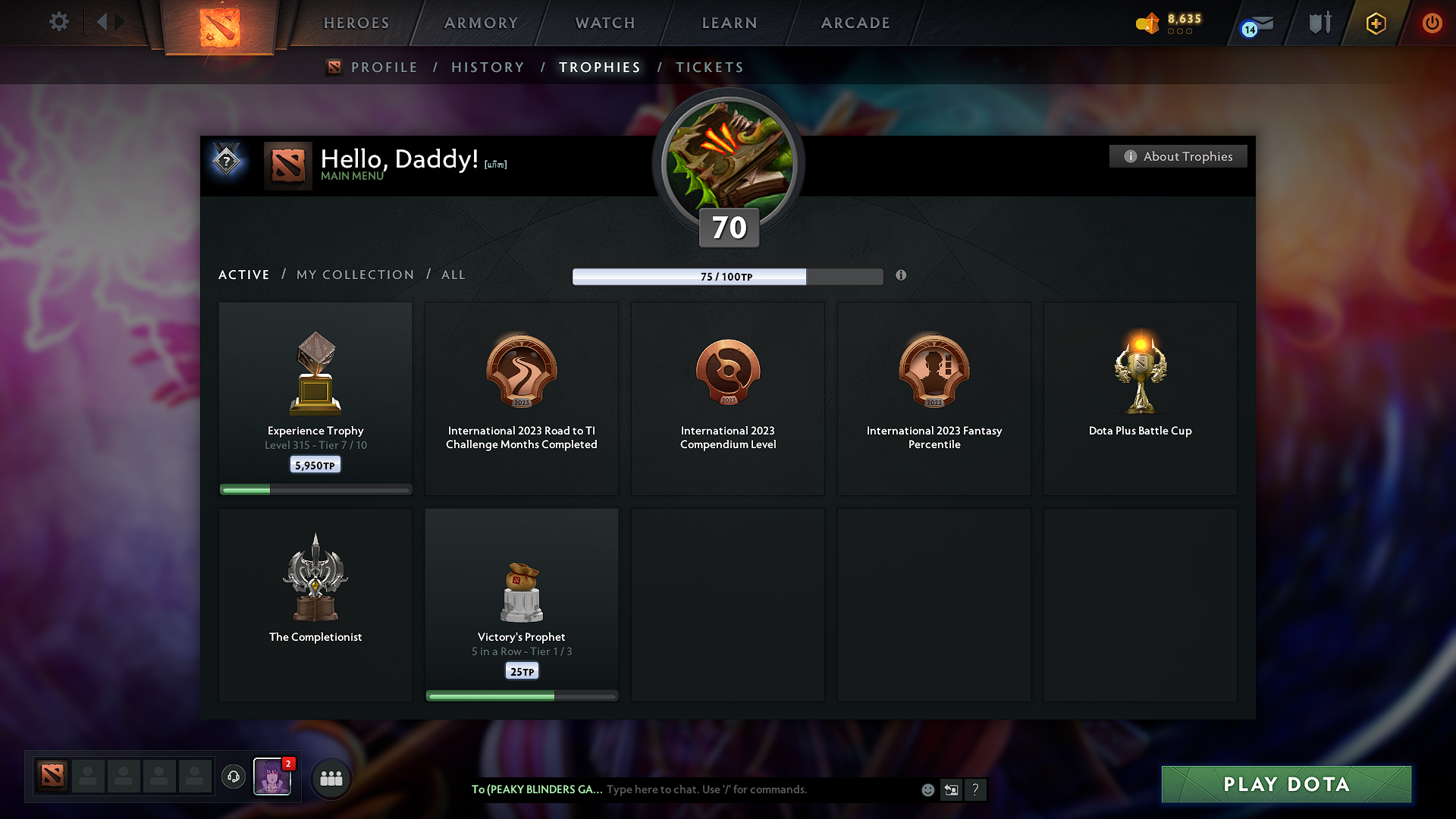This screenshot has height=819, width=1456.
Task: Switch to MY COLLECTION filter
Action: click(354, 275)
